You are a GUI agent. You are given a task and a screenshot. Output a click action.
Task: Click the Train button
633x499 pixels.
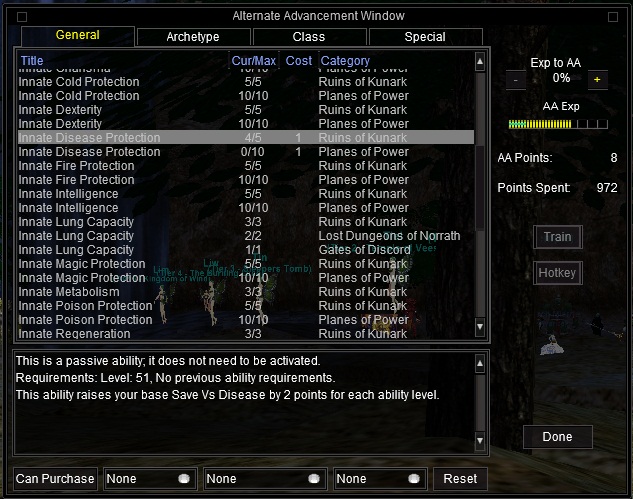[x=557, y=237]
